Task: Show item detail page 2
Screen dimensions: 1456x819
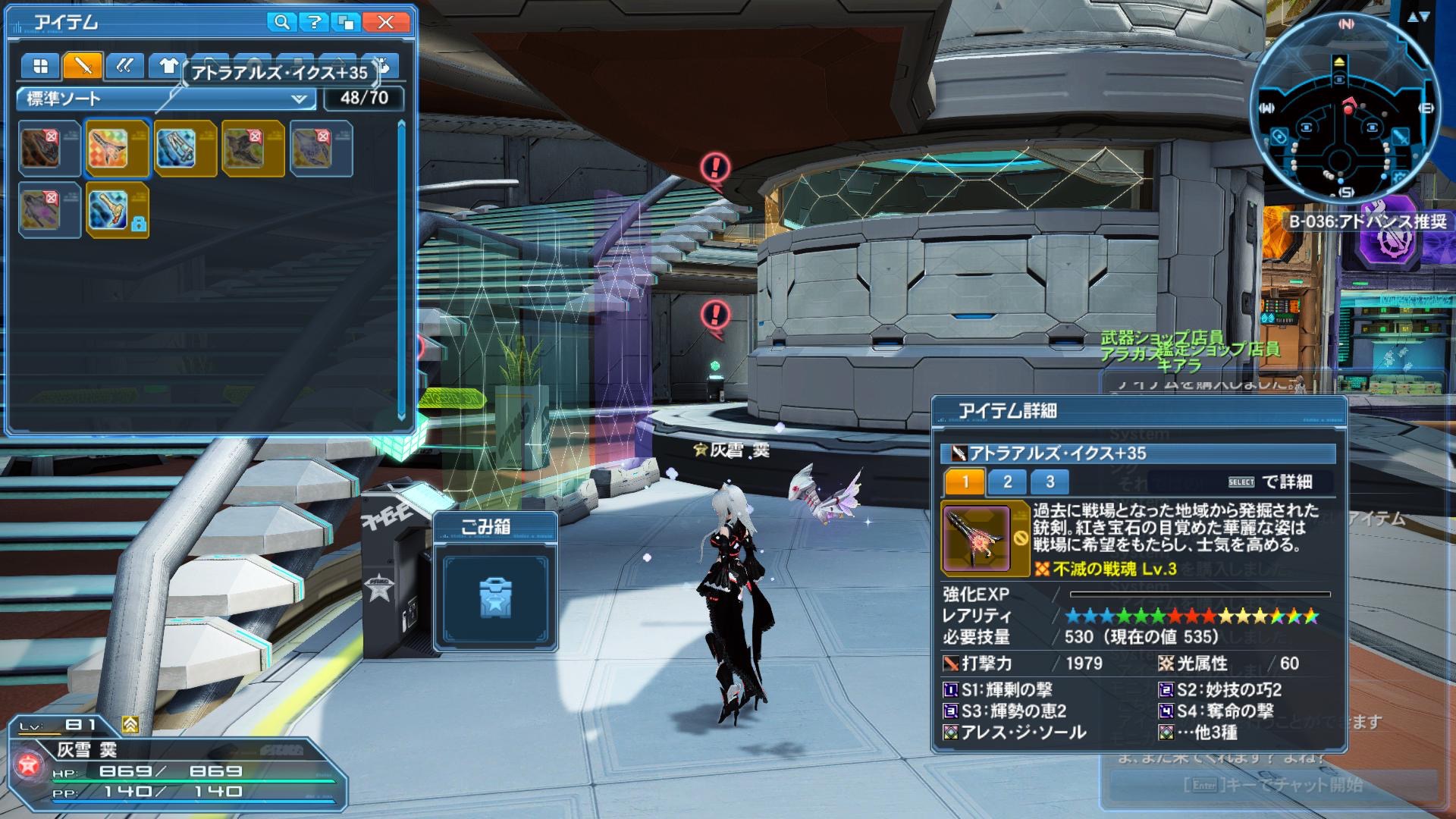Action: [1007, 482]
